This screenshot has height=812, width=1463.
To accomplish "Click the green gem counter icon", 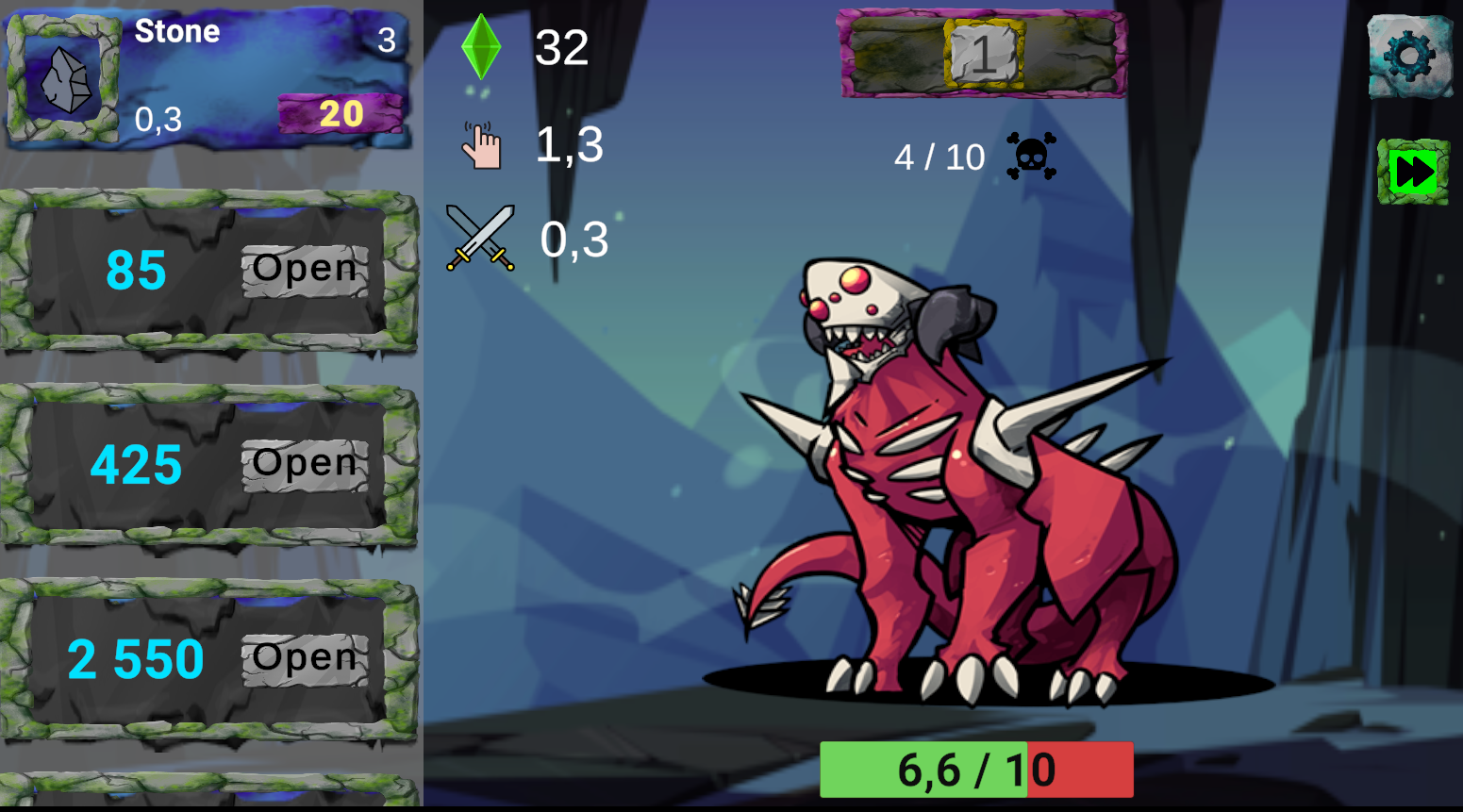I will click(479, 47).
